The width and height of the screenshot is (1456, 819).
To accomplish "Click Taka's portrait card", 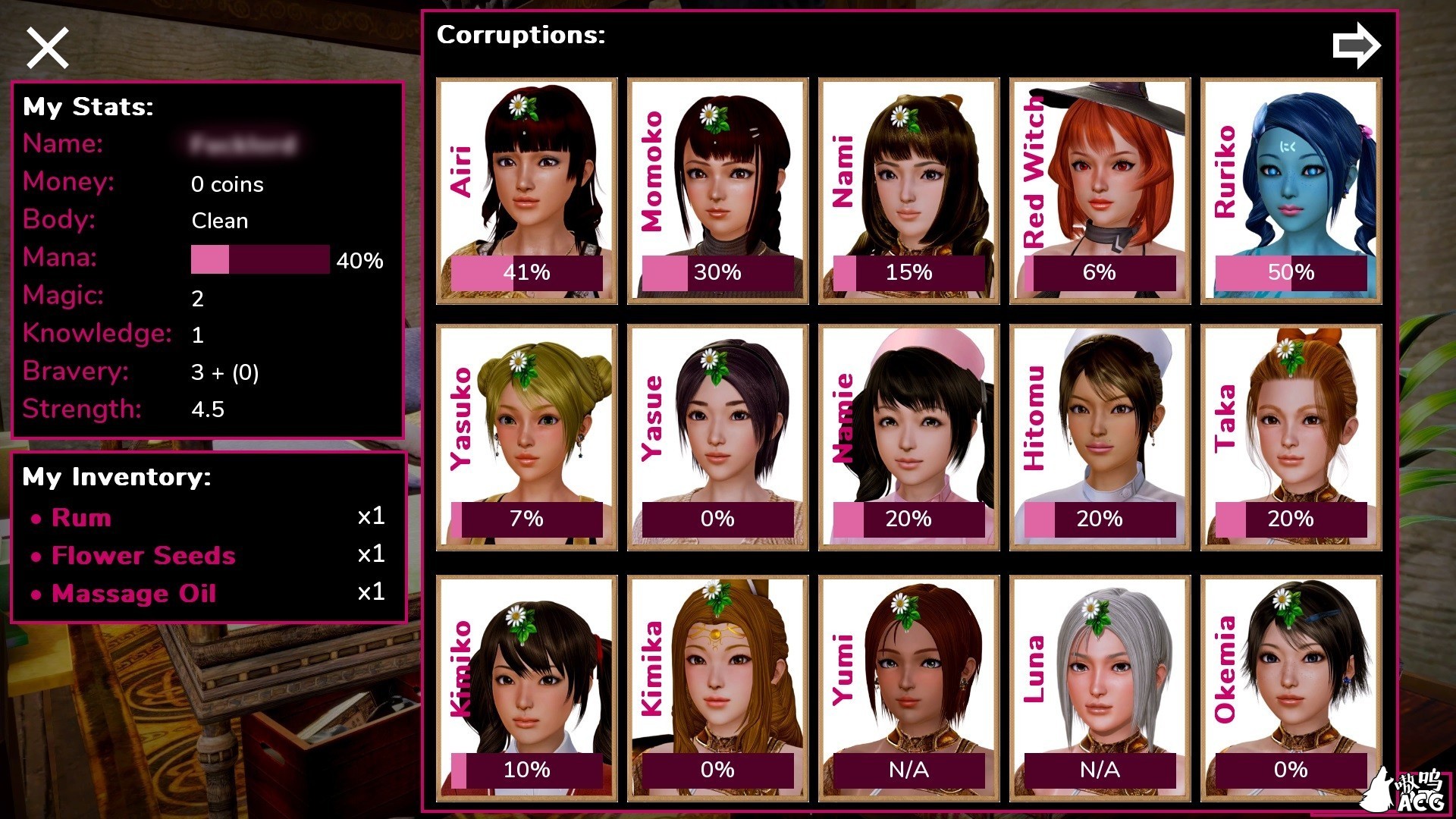I will click(1291, 437).
